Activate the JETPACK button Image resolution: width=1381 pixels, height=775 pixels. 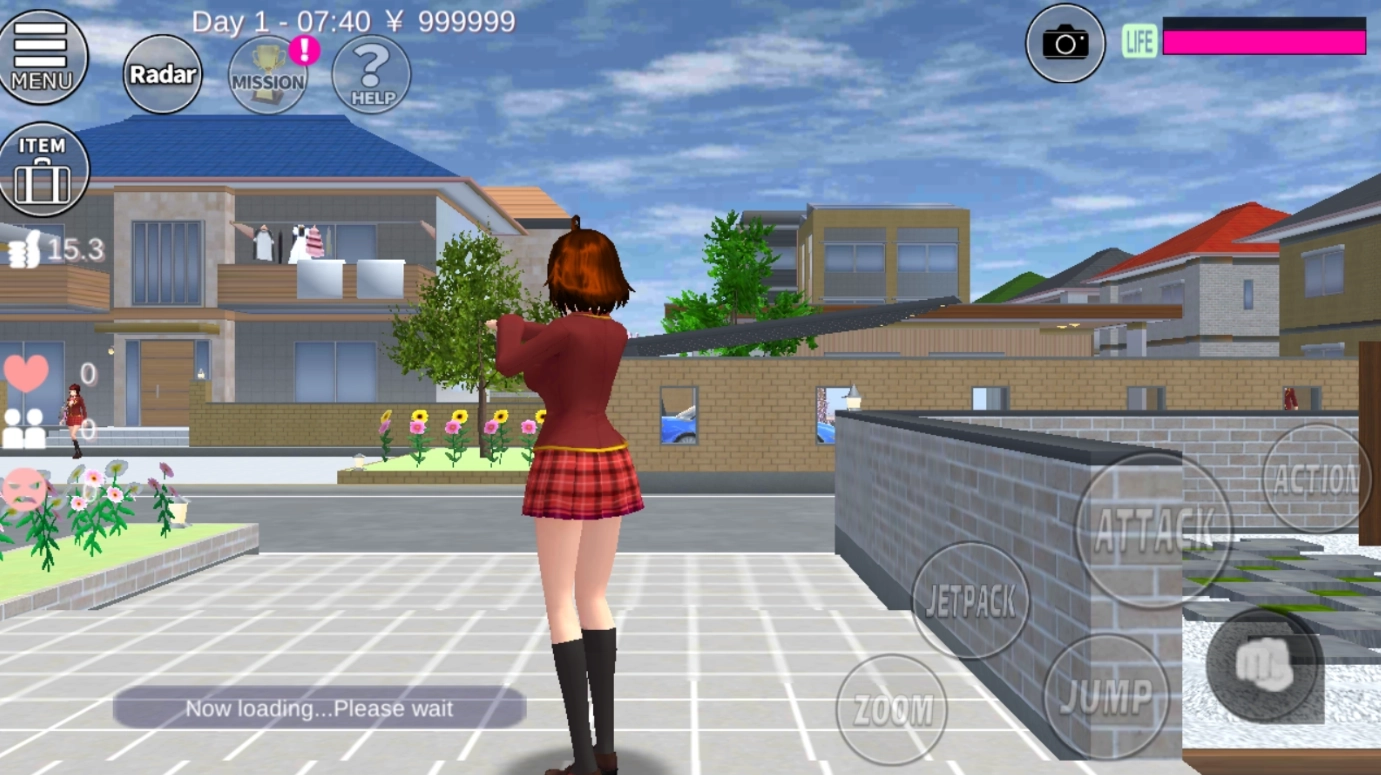click(x=970, y=600)
